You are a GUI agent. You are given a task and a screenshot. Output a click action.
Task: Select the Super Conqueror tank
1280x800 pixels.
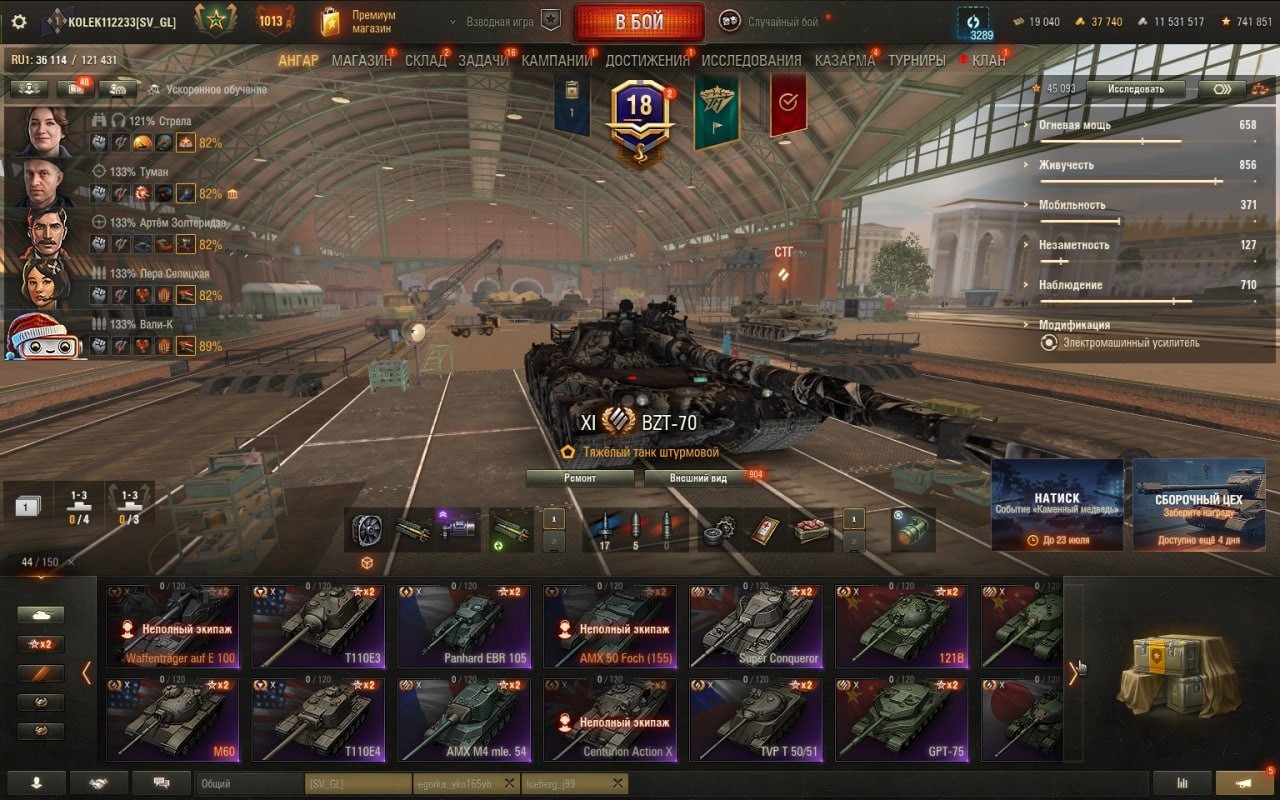(756, 626)
